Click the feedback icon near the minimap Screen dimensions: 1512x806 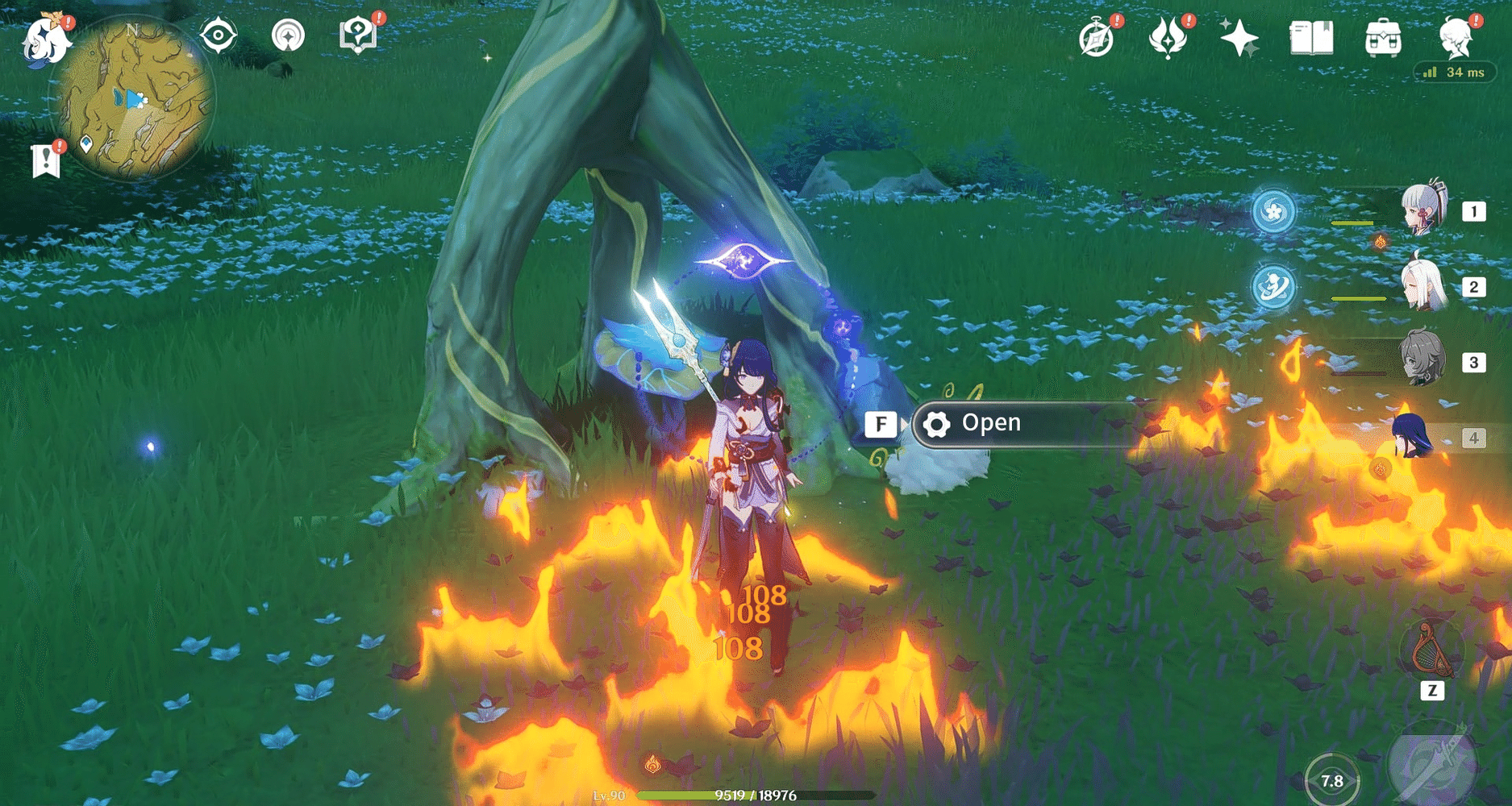click(x=360, y=35)
